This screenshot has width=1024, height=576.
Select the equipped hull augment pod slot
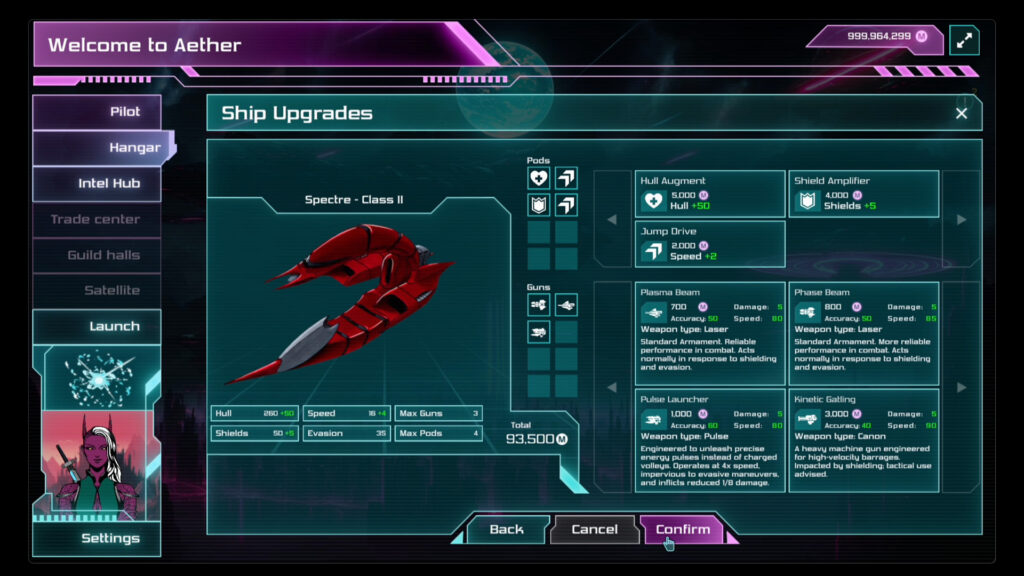point(539,178)
